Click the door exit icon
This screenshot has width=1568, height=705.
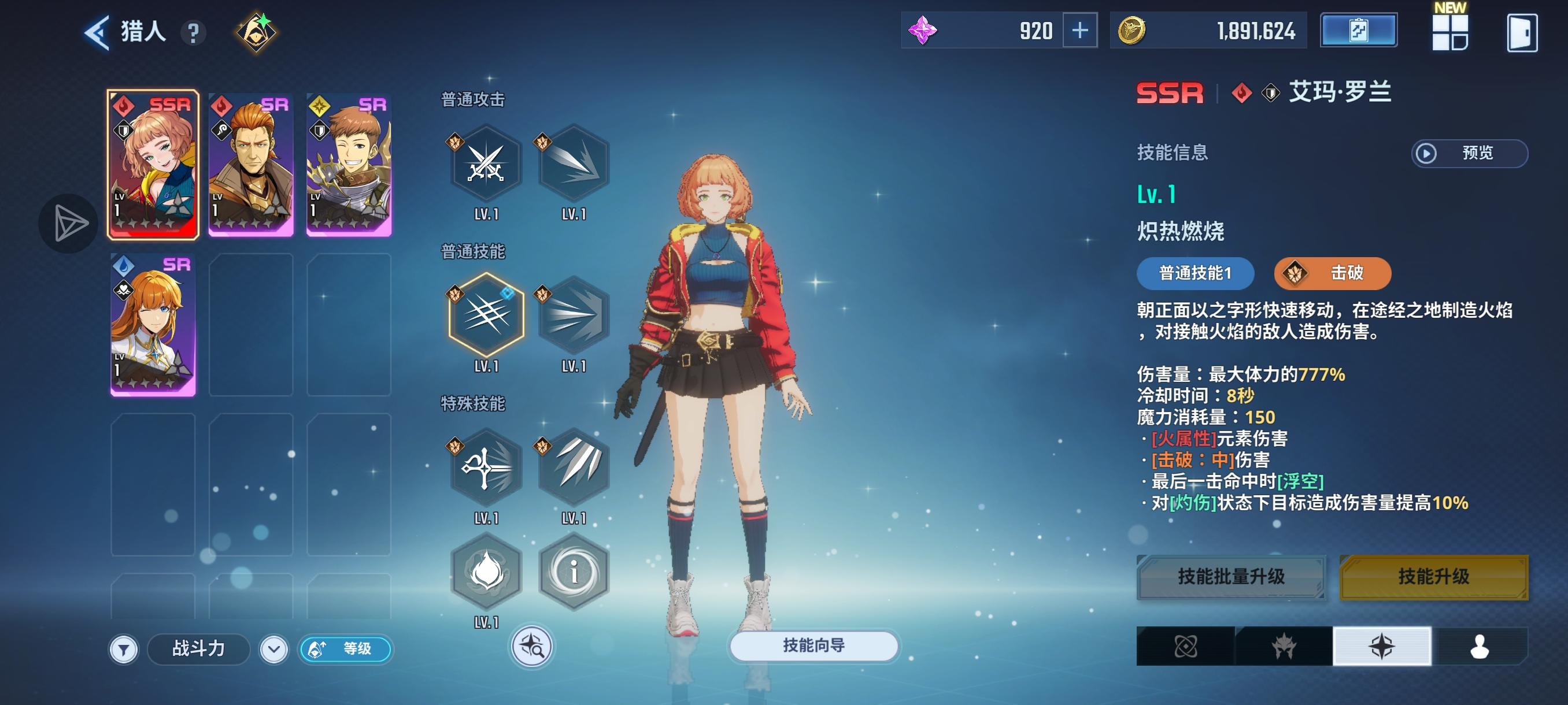point(1522,33)
